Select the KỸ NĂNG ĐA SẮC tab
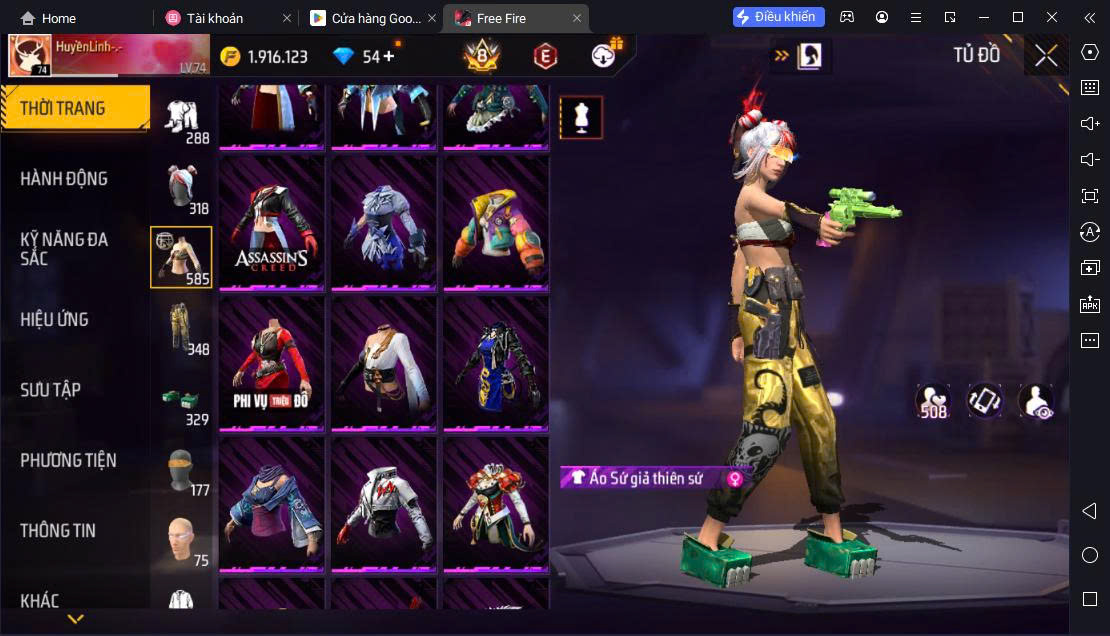 tap(64, 248)
